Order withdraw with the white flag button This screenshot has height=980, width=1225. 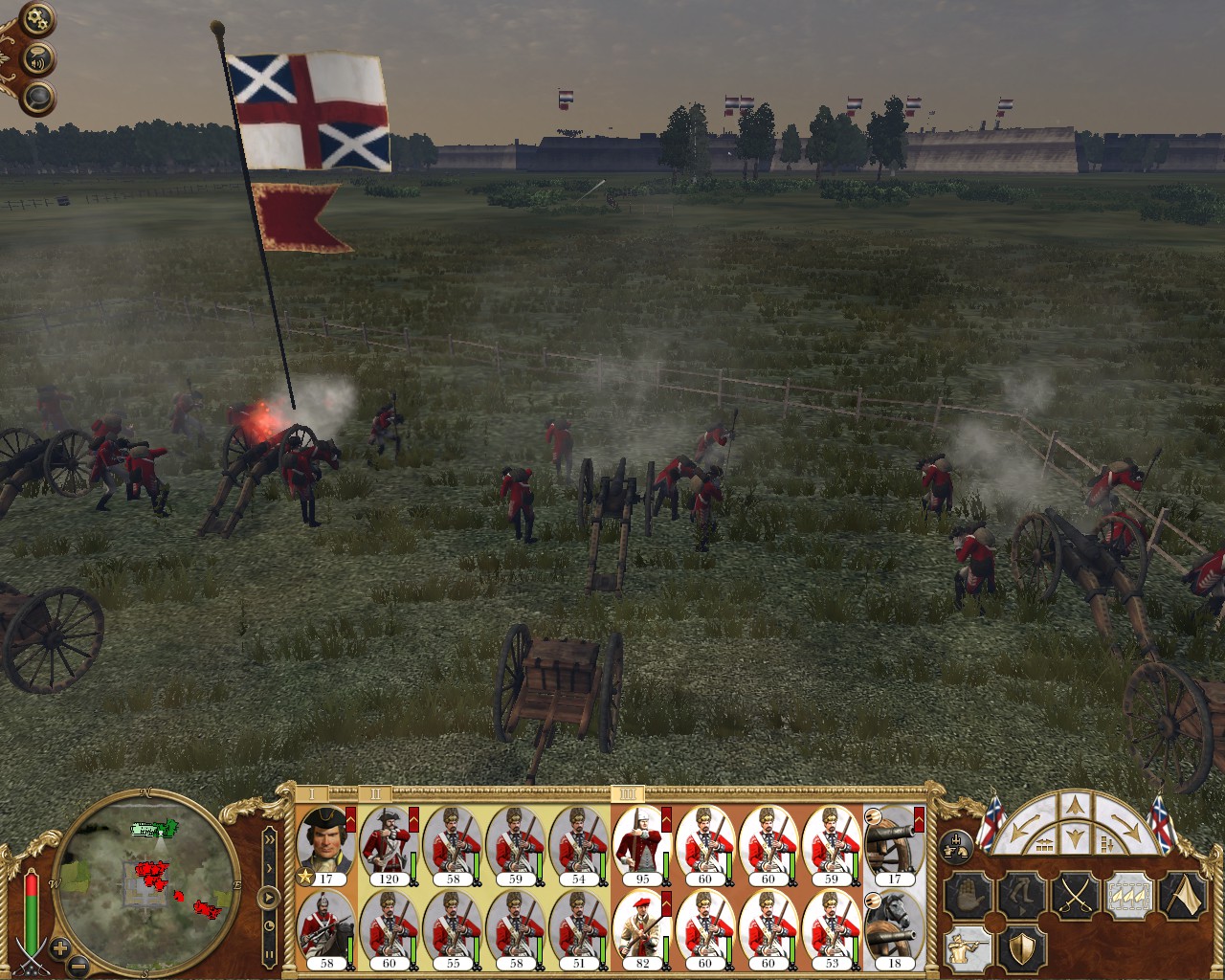(x=1182, y=897)
